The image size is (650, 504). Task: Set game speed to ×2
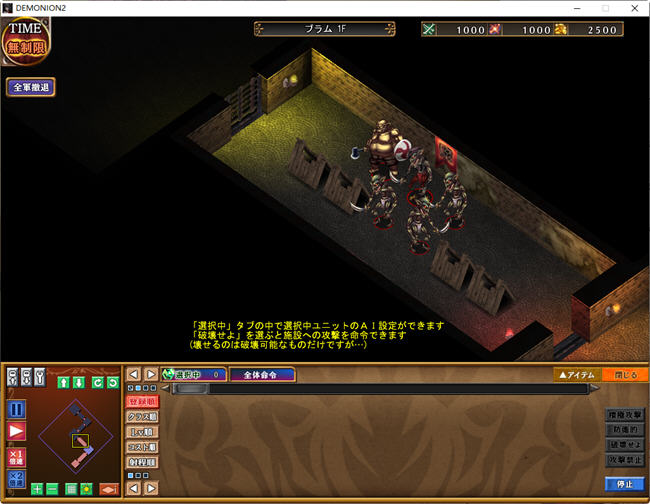16,478
